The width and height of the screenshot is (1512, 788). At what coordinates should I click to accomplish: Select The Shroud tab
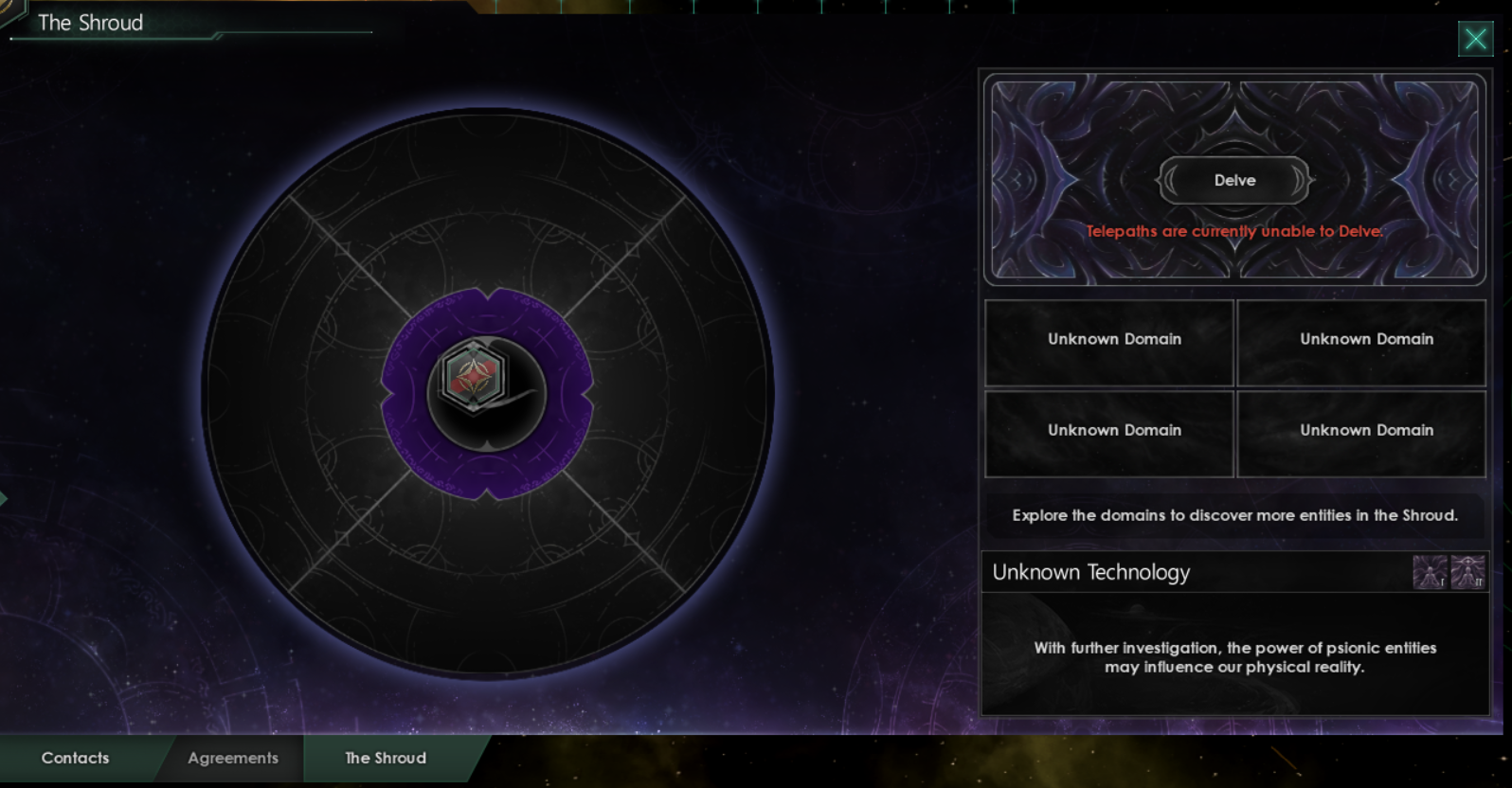click(384, 758)
